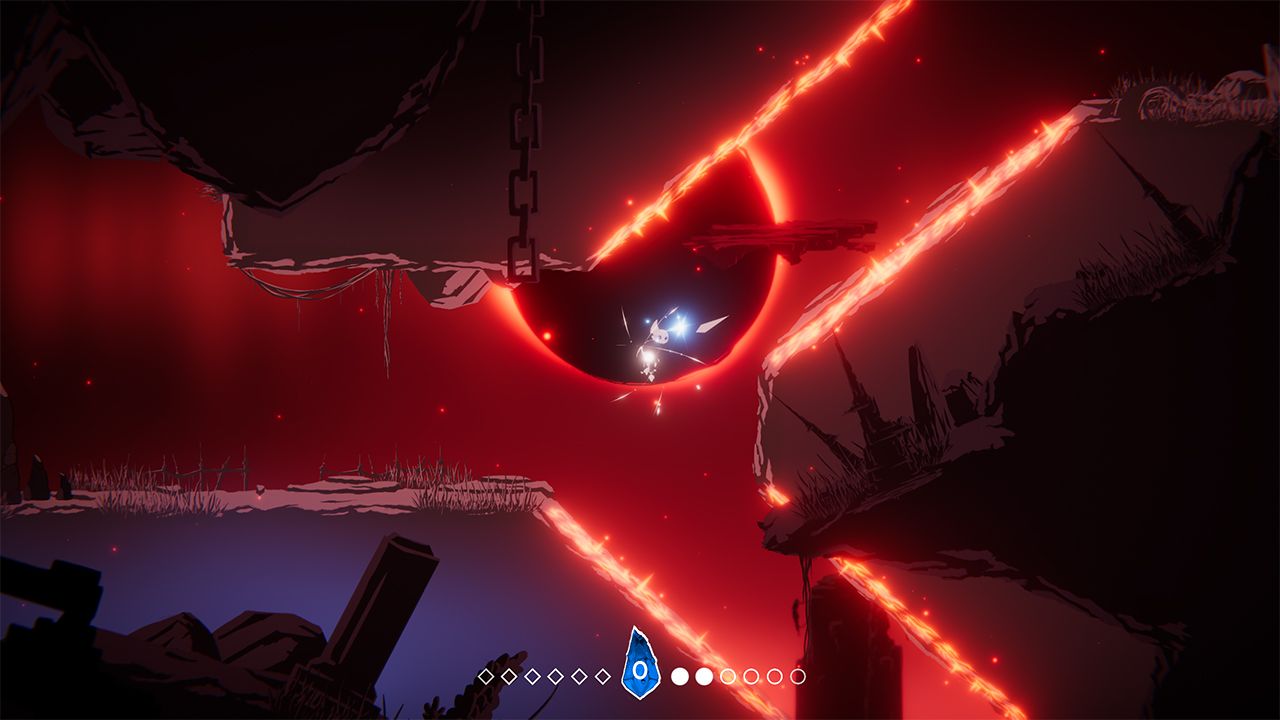Click the zero on the crystal counter
This screenshot has height=720, width=1280.
pyautogui.click(x=640, y=670)
